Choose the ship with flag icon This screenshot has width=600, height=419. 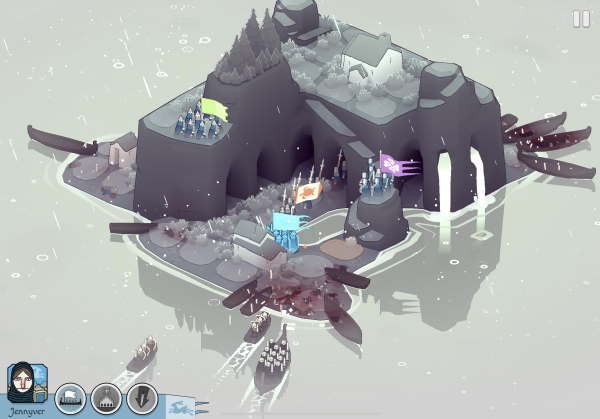(70, 398)
